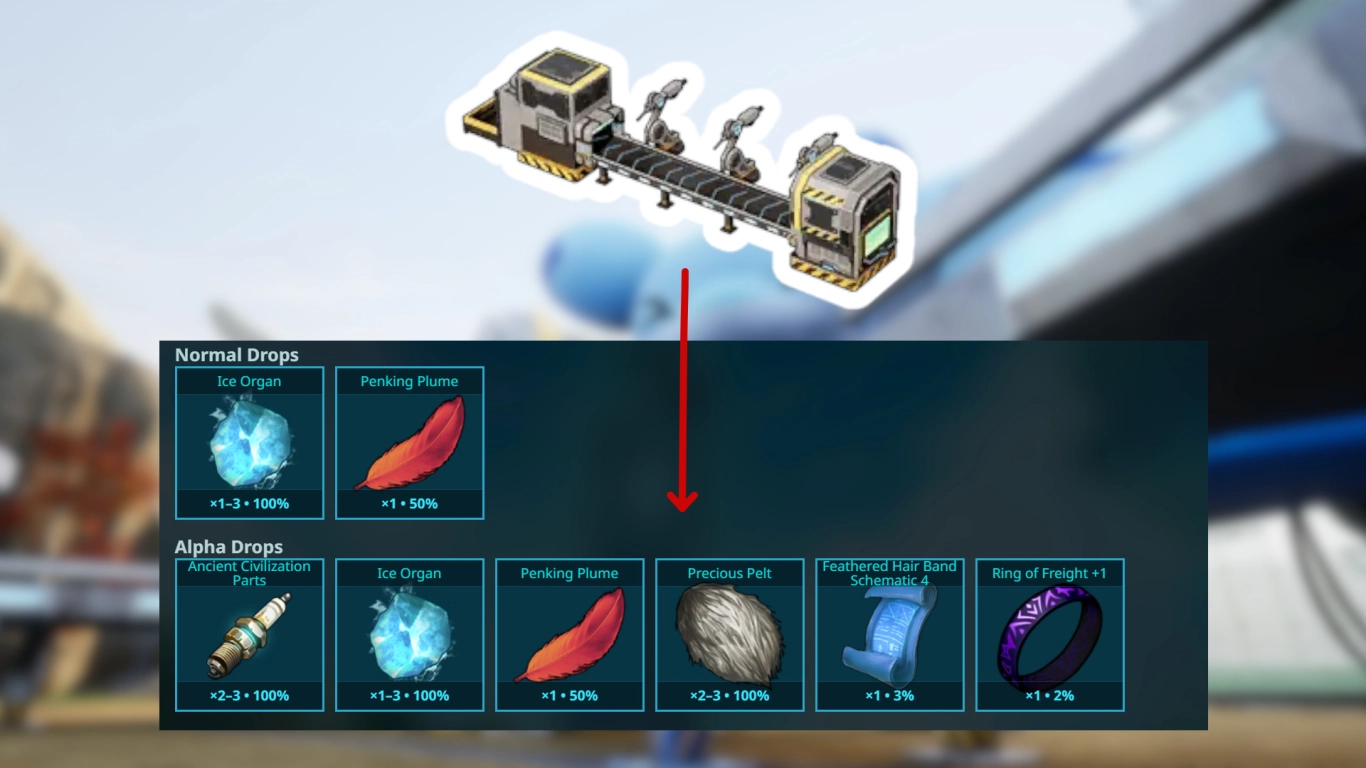Open the Feathered Hair Band Schematic 4 scroll icon
Screen dimensions: 1366x768
890,635
